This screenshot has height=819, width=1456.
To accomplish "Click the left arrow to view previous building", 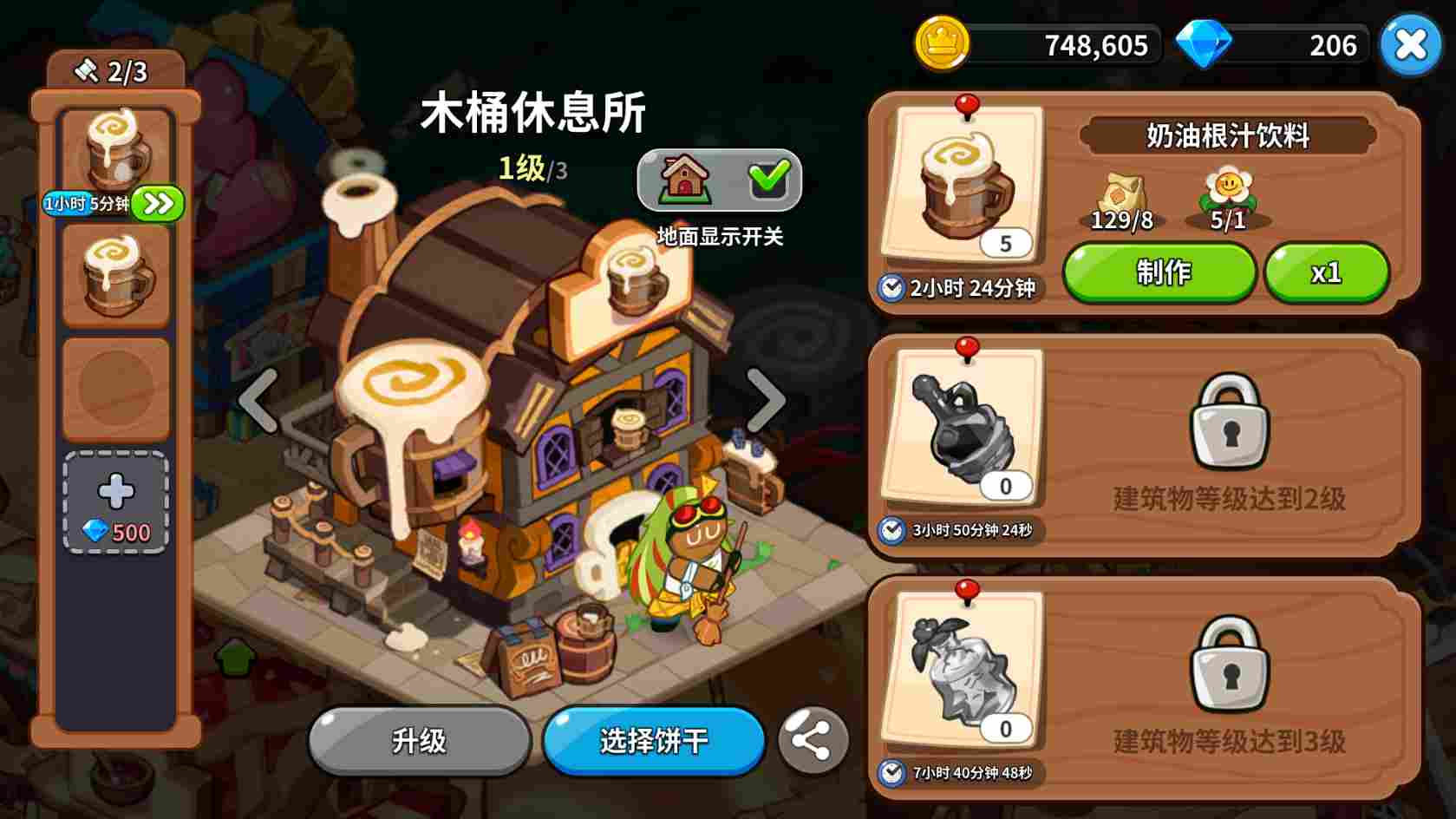I will [x=257, y=399].
